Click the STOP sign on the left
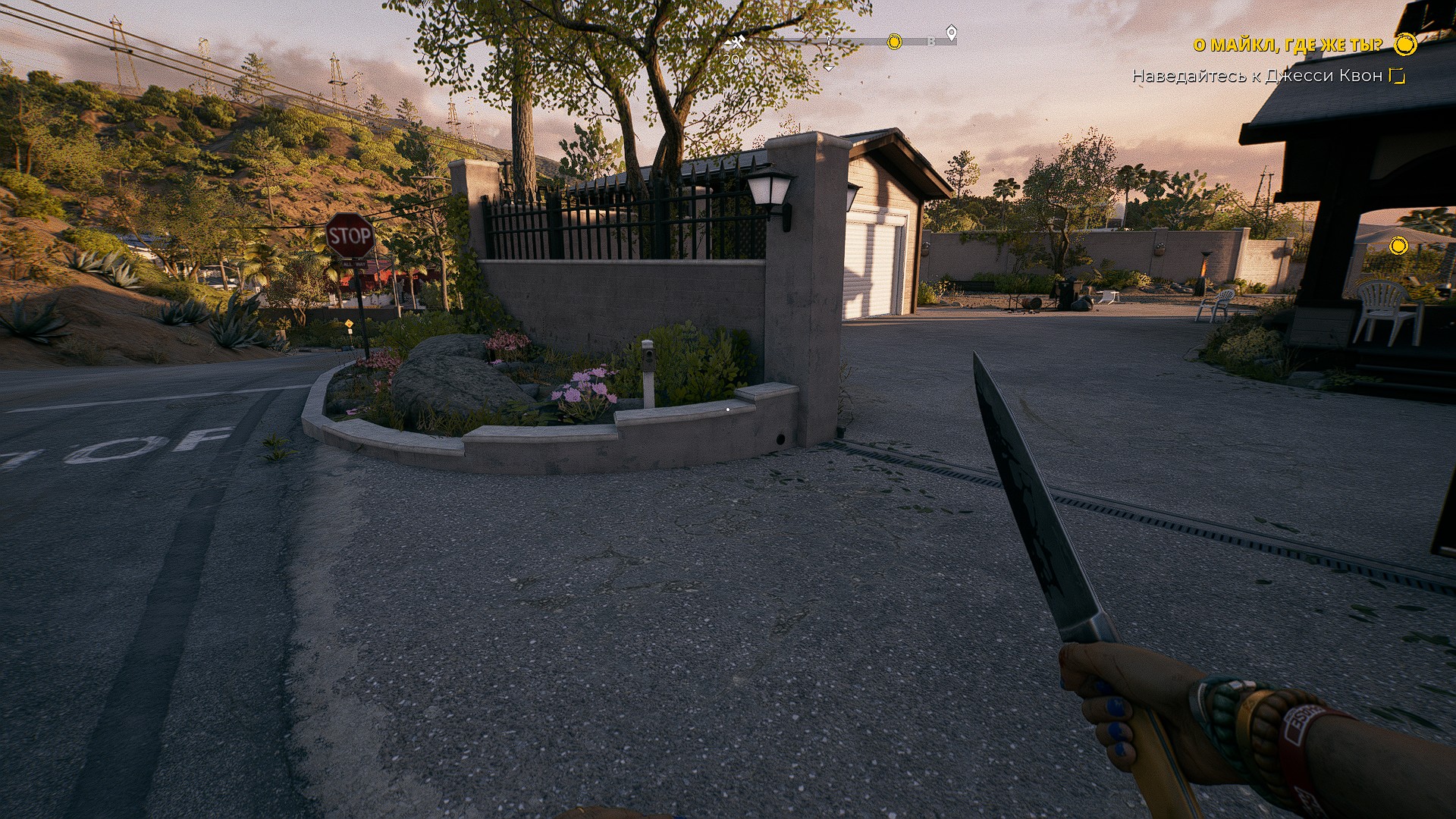Screen dimensions: 1456x819 tap(351, 235)
